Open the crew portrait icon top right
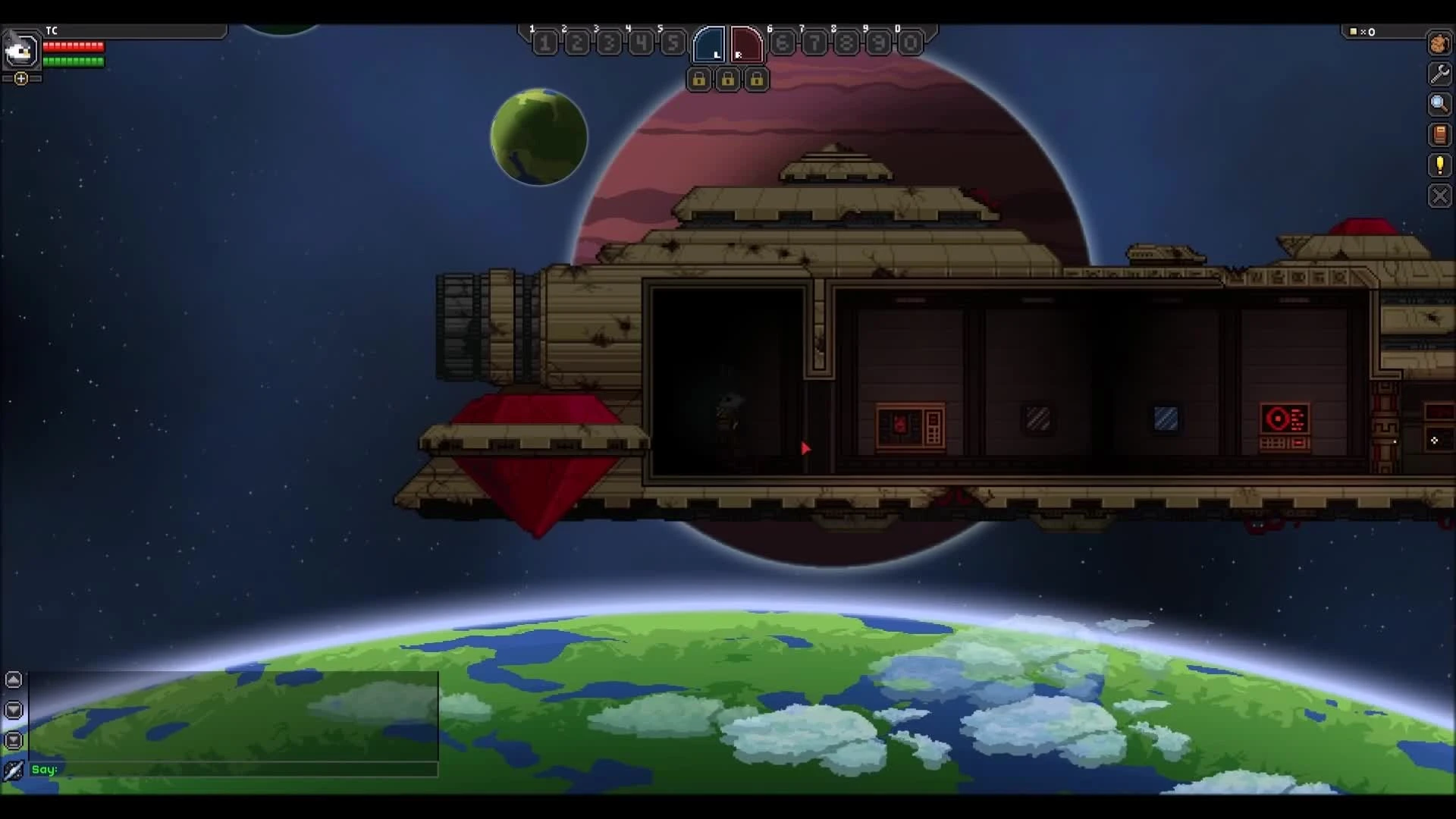 (1439, 44)
